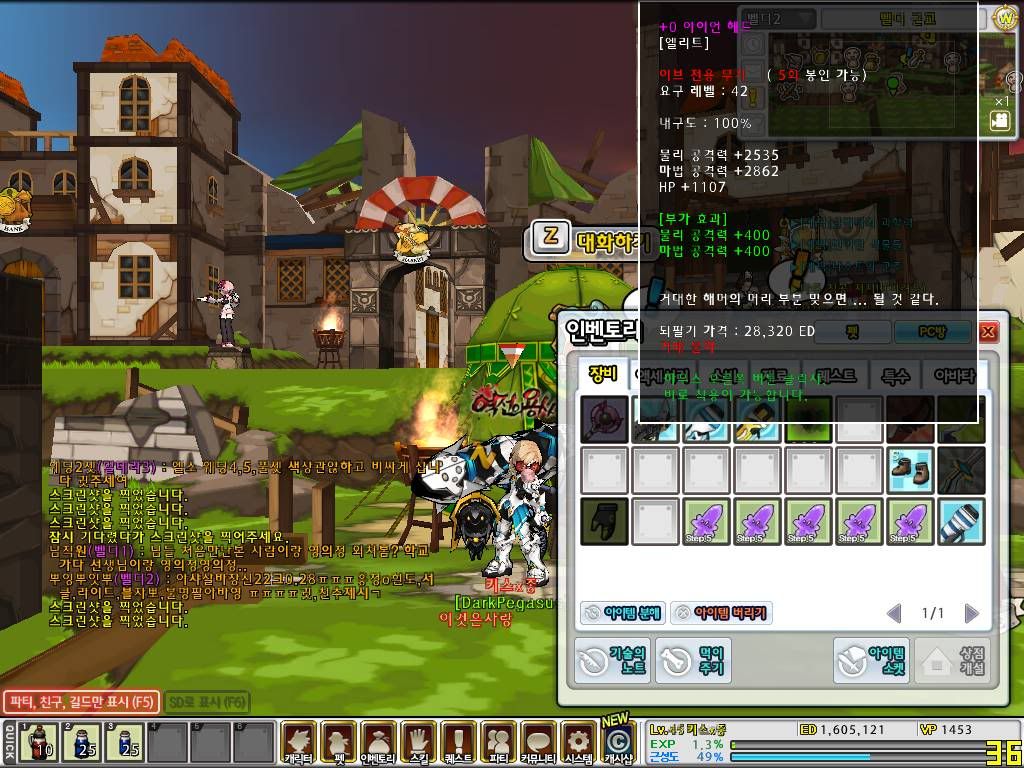The image size is (1024, 768).
Task: Open the 아이템 소켓 item socket button
Action: [873, 661]
